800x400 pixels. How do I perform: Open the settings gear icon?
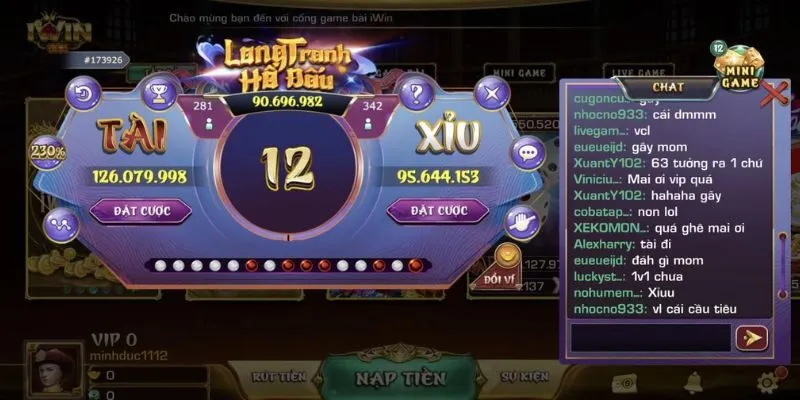768,381
